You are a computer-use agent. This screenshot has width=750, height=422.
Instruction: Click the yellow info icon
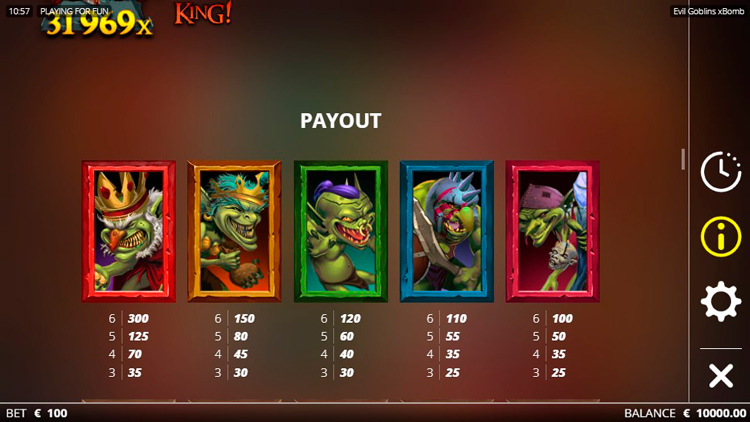720,237
